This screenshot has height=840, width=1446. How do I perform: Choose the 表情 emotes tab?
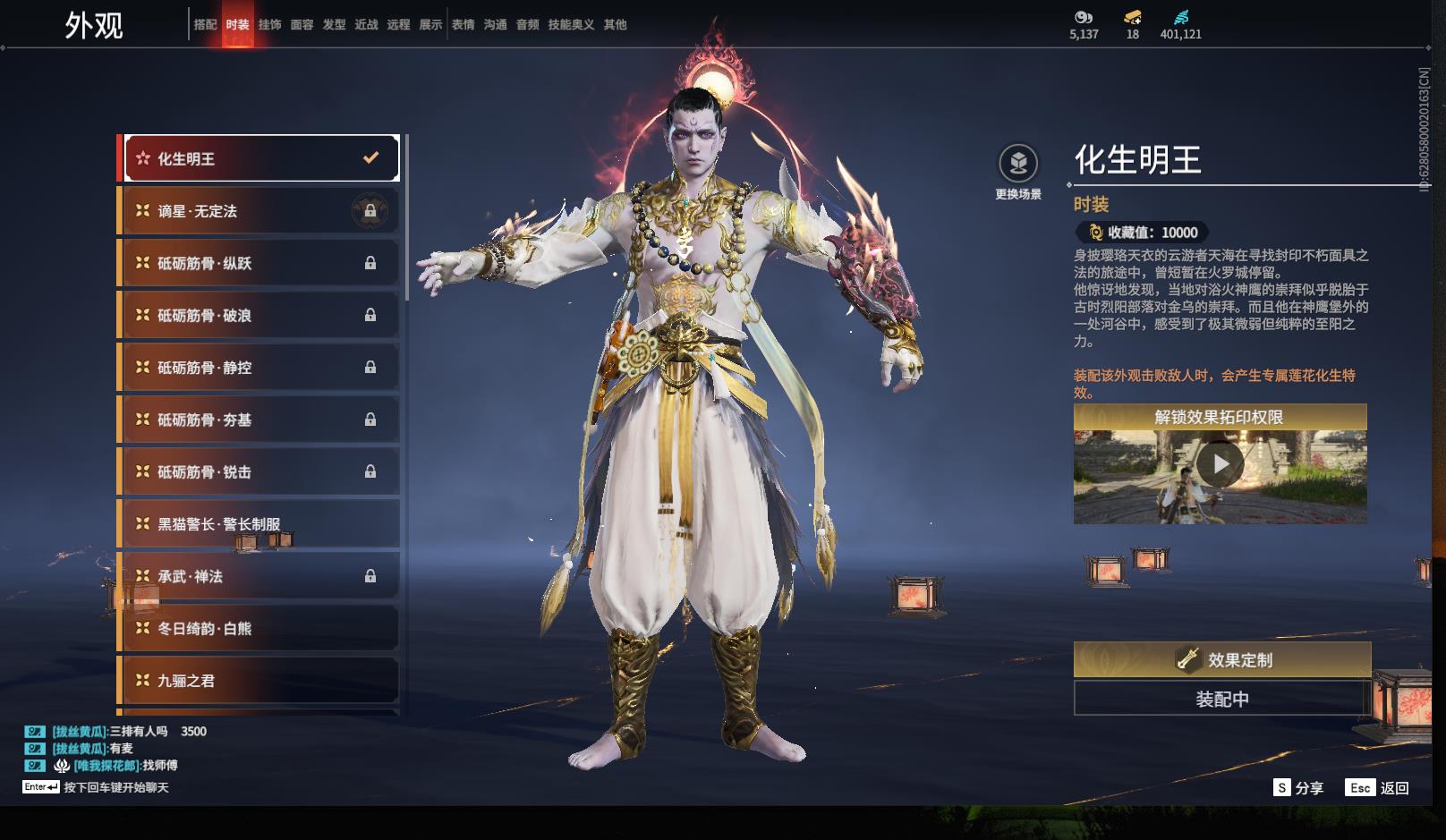pos(463,25)
